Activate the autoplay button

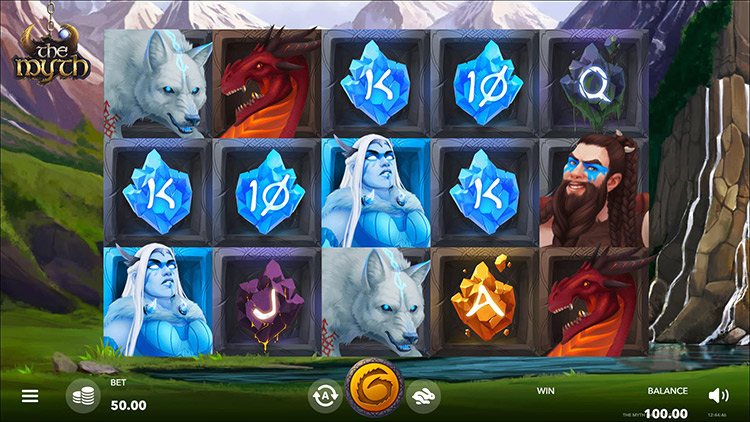323,397
